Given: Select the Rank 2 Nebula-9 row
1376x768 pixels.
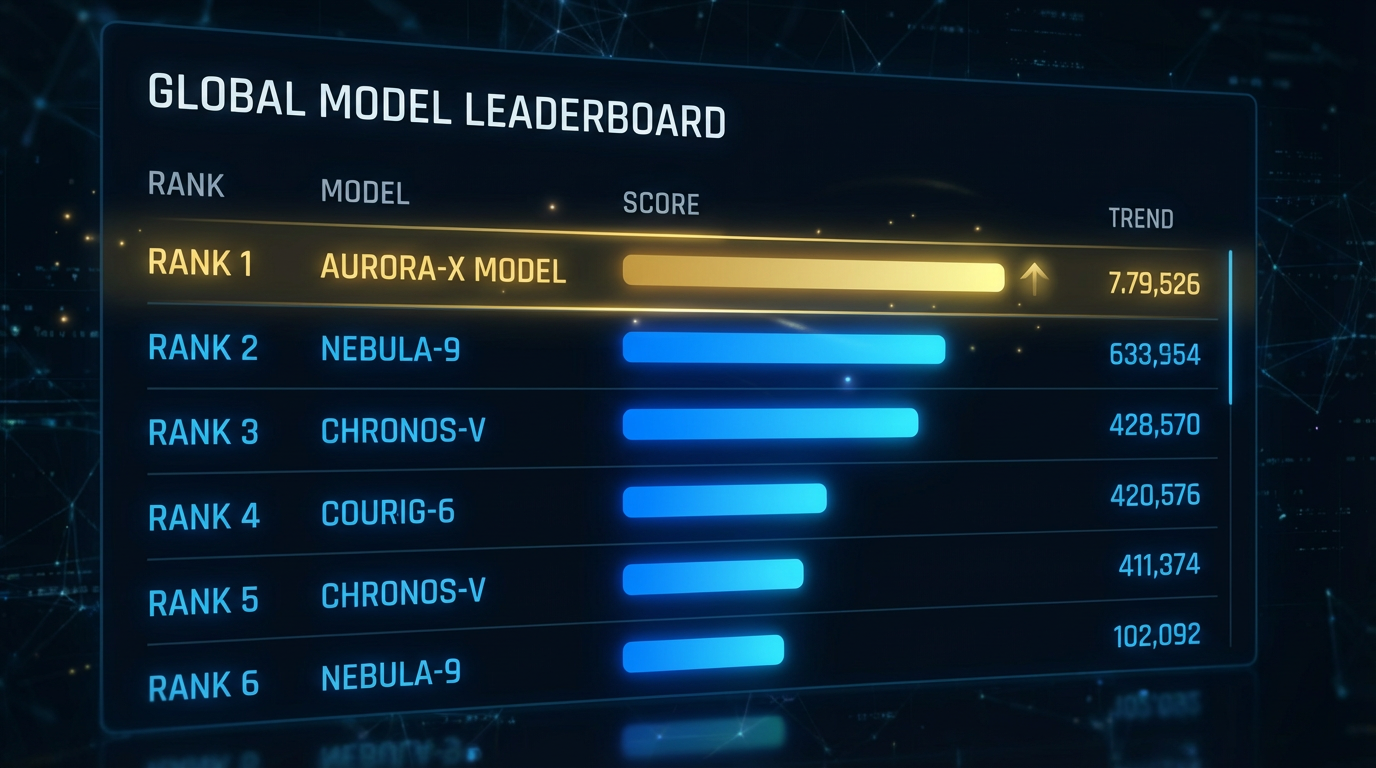Looking at the screenshot, I should [391, 348].
